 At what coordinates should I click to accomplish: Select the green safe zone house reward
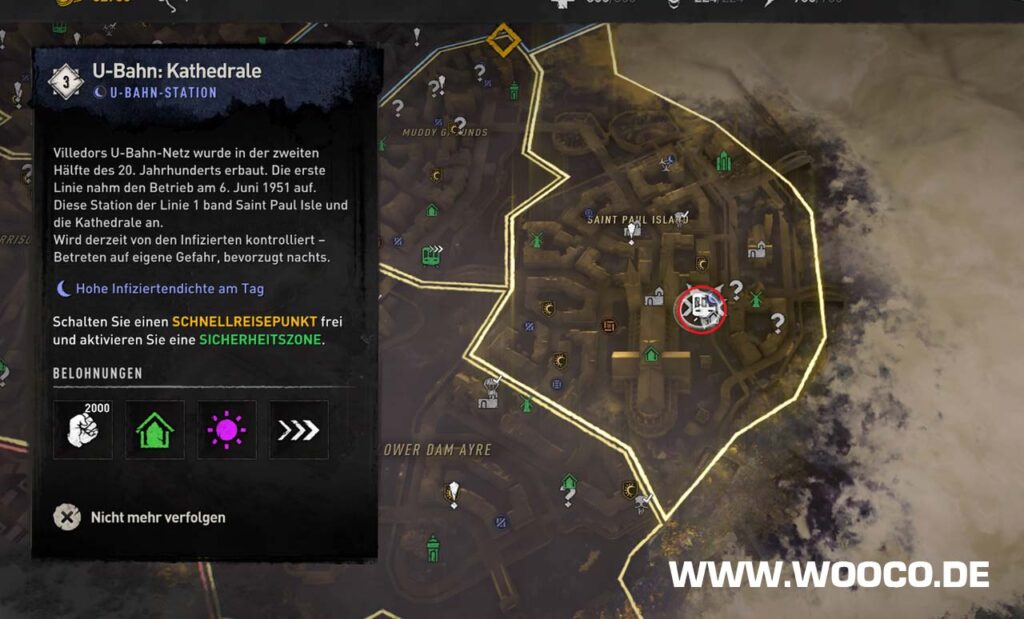tap(154, 430)
